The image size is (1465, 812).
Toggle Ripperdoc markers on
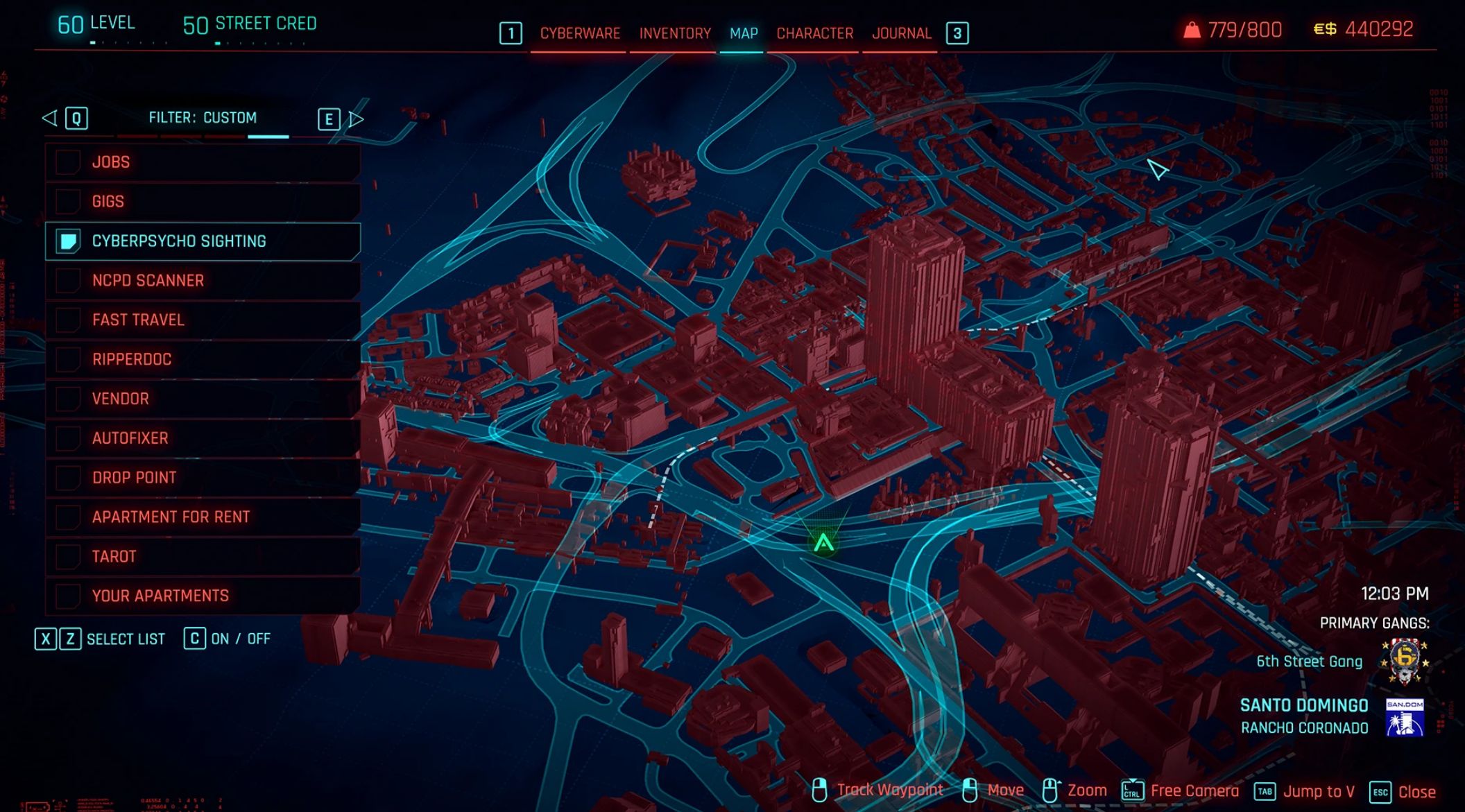point(69,359)
